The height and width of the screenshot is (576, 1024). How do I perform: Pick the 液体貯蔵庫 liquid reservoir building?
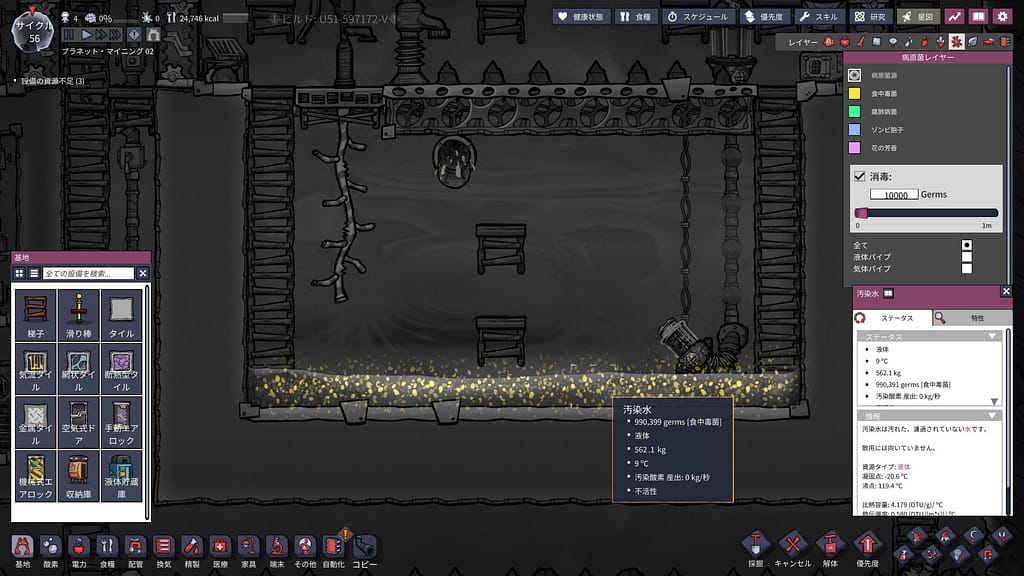[122, 474]
